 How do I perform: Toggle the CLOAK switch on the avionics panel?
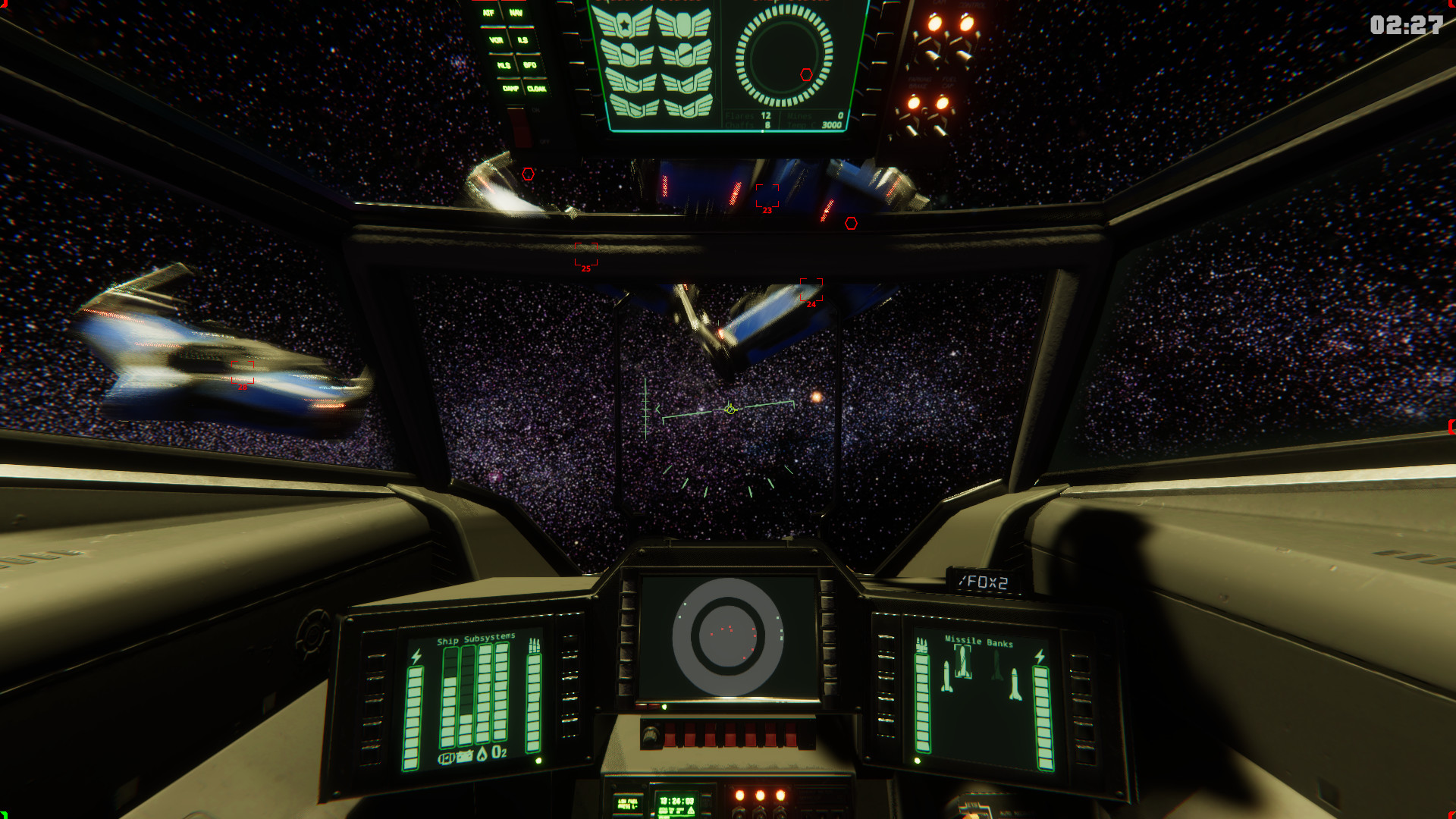(537, 89)
